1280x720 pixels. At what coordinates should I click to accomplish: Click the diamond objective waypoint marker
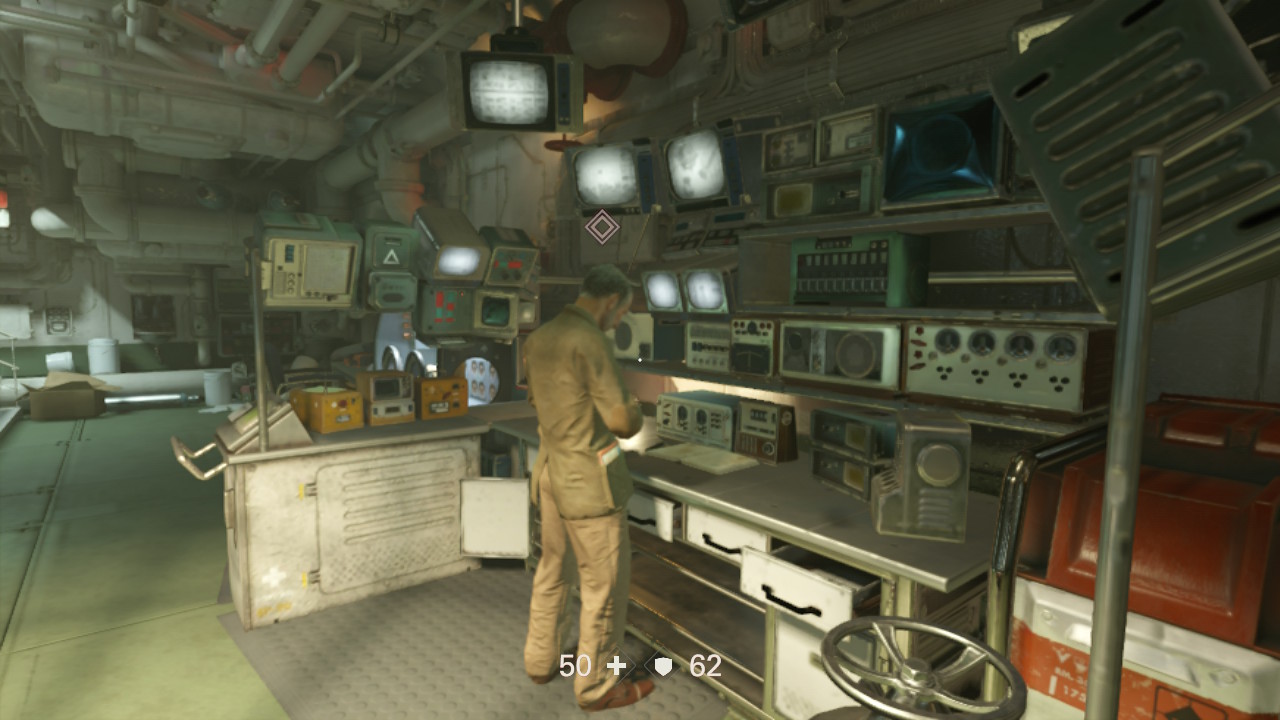point(601,227)
